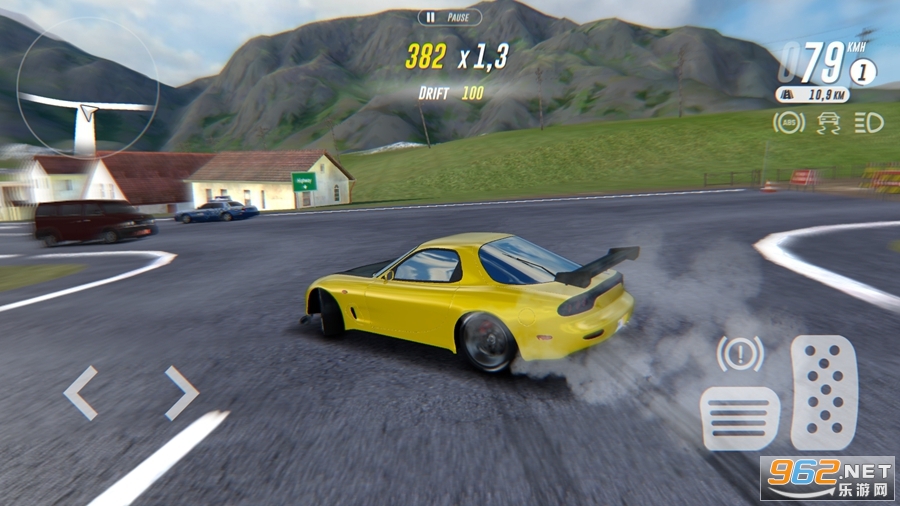Pause the game with the Pause button
The width and height of the screenshot is (900, 506).
449,17
